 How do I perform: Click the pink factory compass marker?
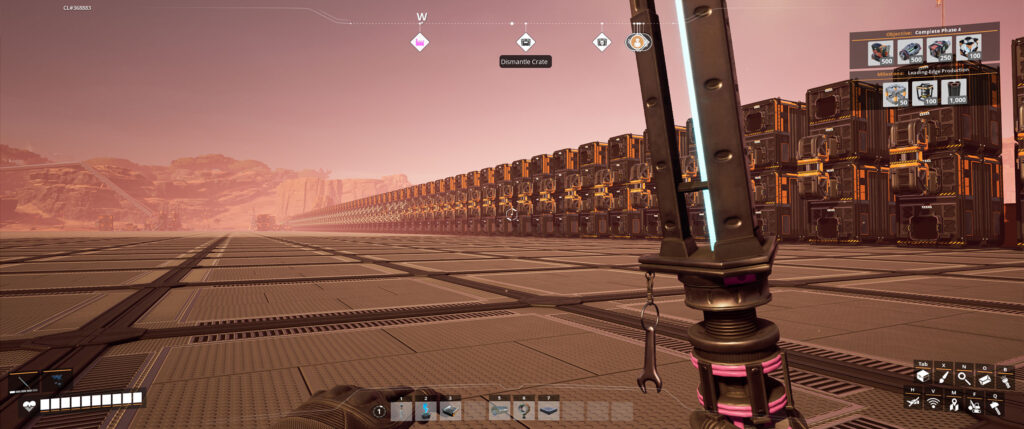point(420,41)
